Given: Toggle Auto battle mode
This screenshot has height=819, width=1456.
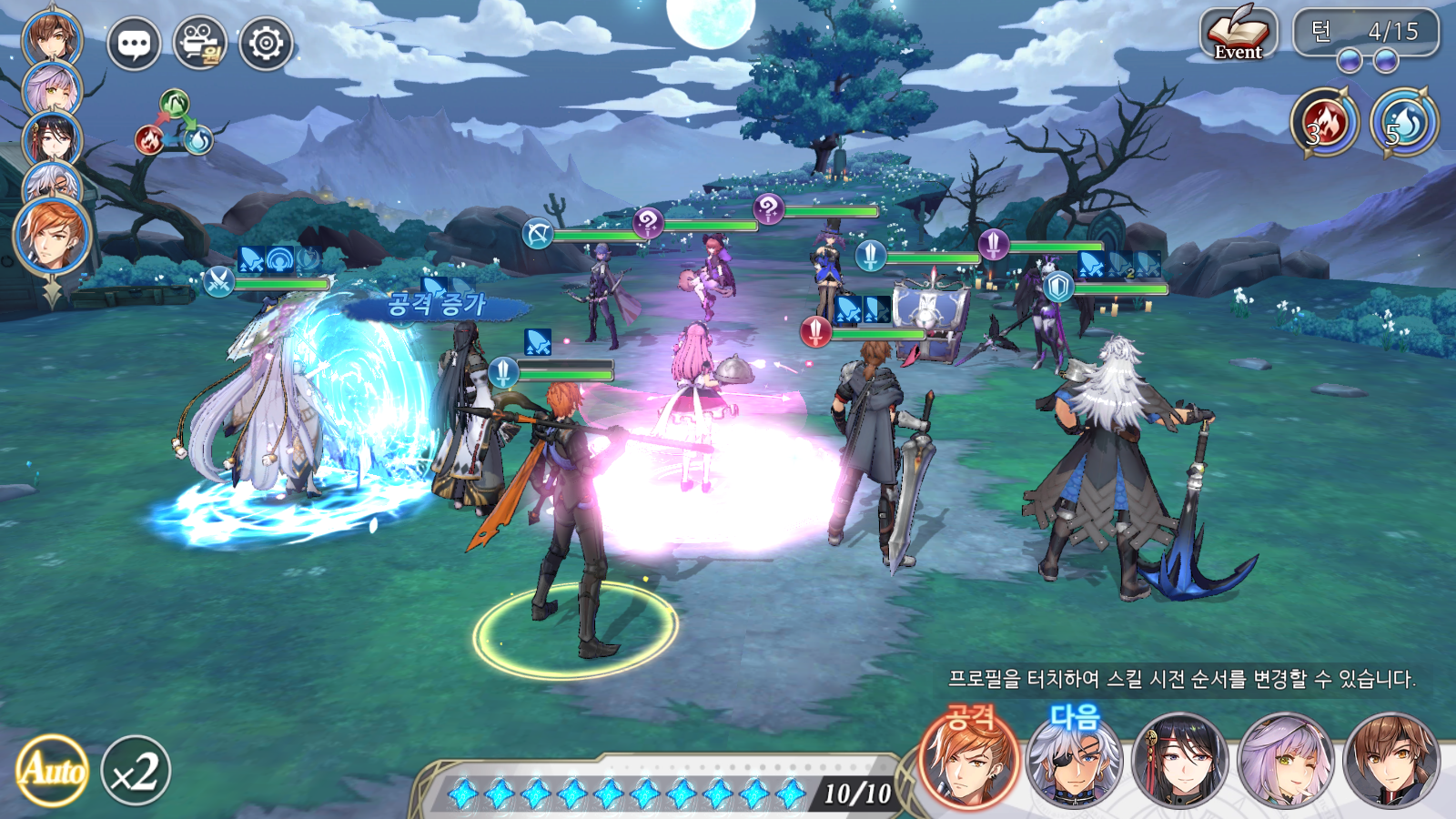Looking at the screenshot, I should click(52, 771).
